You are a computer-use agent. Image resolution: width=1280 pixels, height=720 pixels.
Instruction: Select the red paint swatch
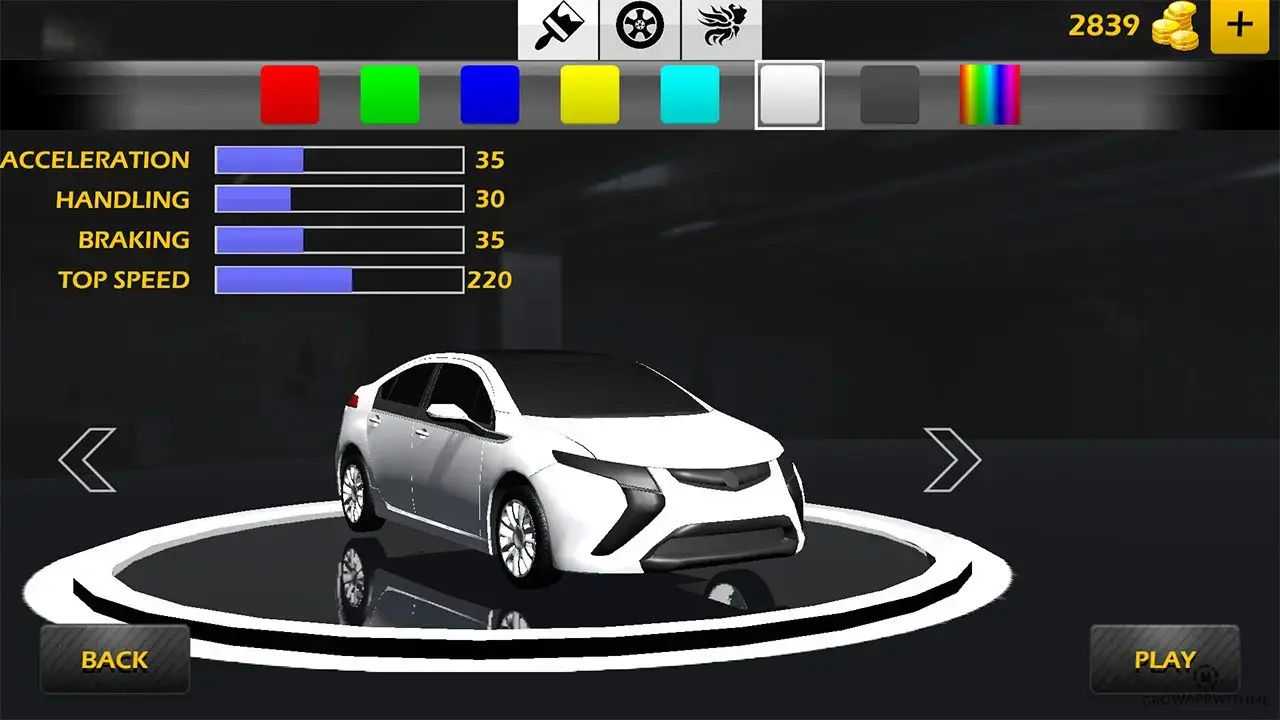[x=290, y=95]
